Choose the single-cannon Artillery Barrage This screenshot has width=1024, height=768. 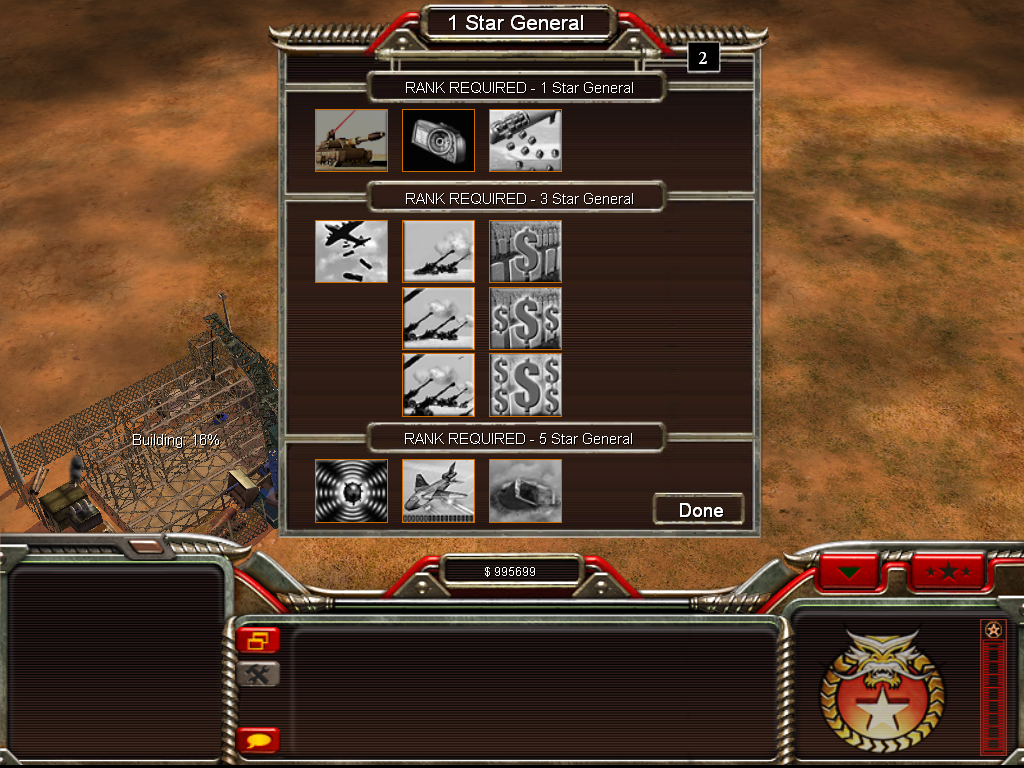click(438, 251)
